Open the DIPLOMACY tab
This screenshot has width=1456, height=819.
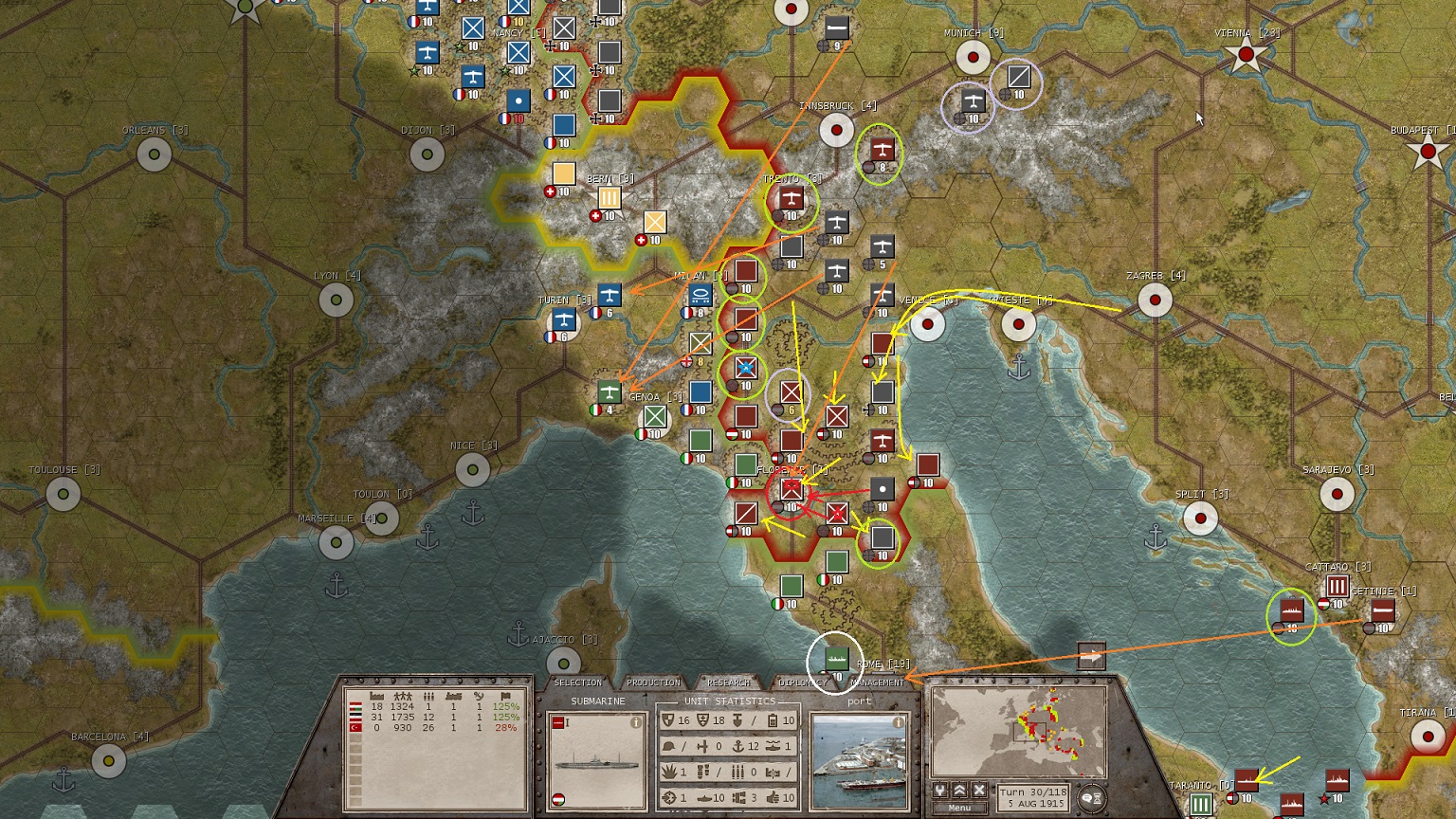pos(803,682)
